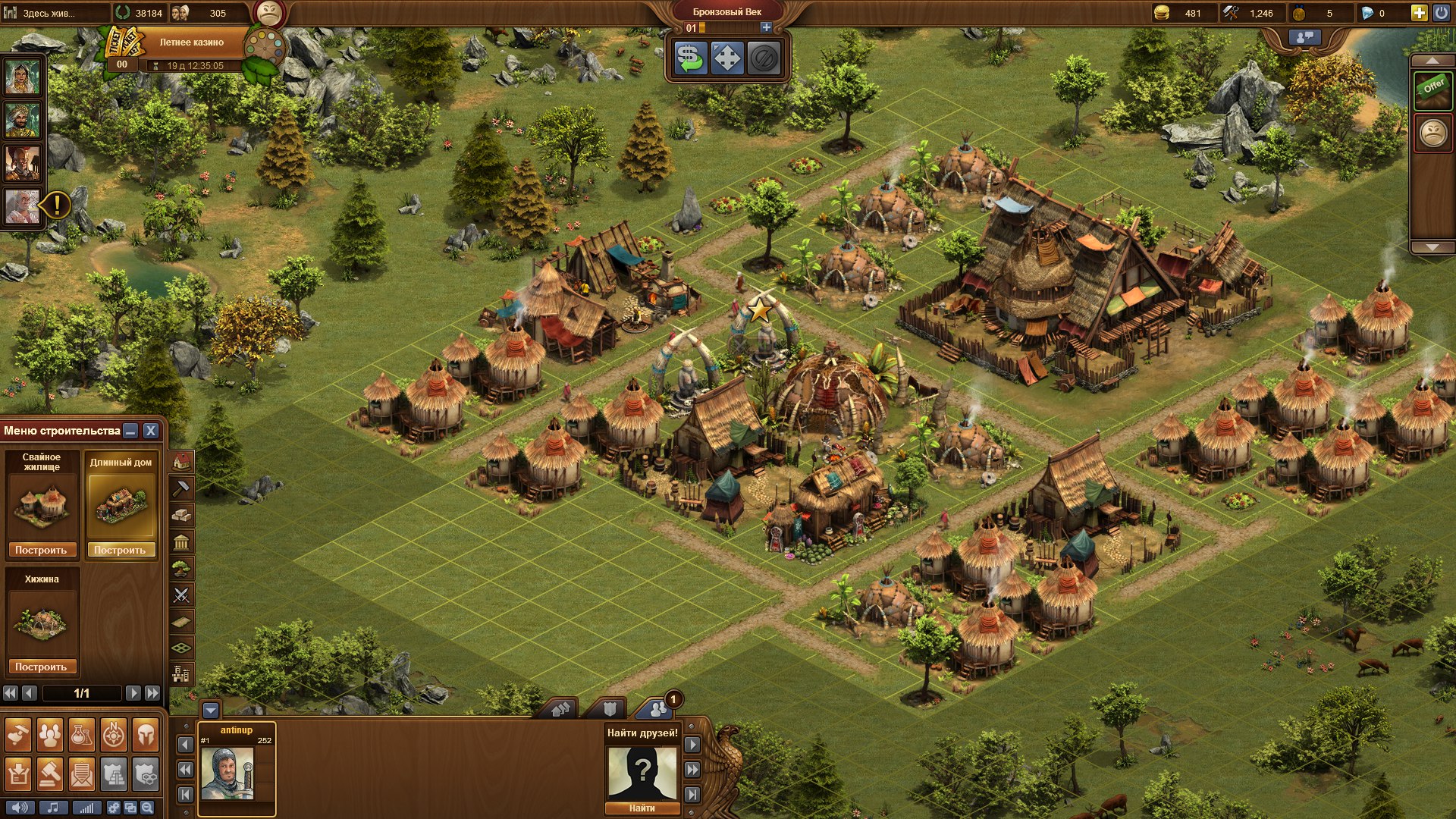
Task: Click antinup's avatar portrait
Action: (226, 773)
